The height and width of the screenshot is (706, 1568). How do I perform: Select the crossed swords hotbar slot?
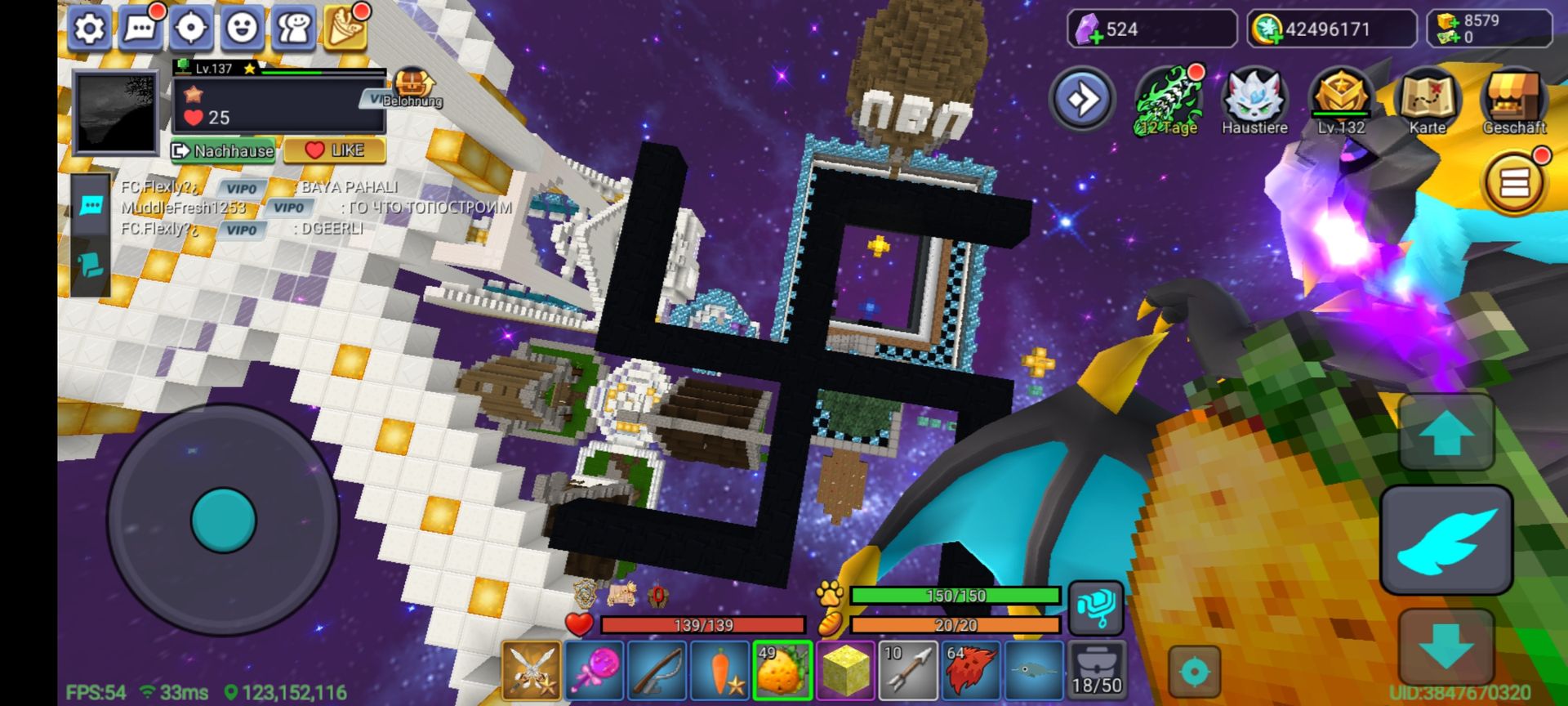[x=531, y=671]
